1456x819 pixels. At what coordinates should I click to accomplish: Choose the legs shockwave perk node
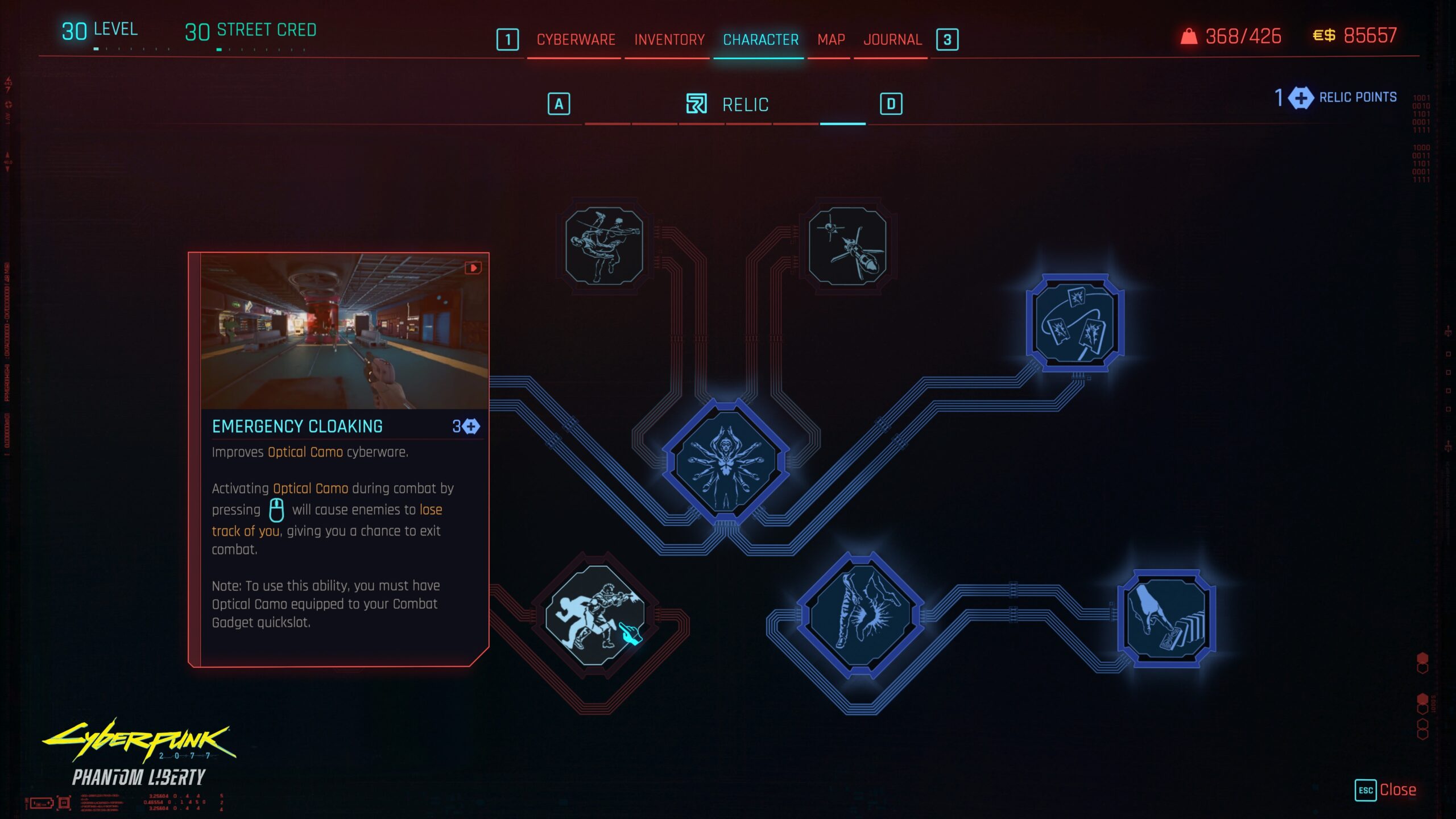pos(861,615)
